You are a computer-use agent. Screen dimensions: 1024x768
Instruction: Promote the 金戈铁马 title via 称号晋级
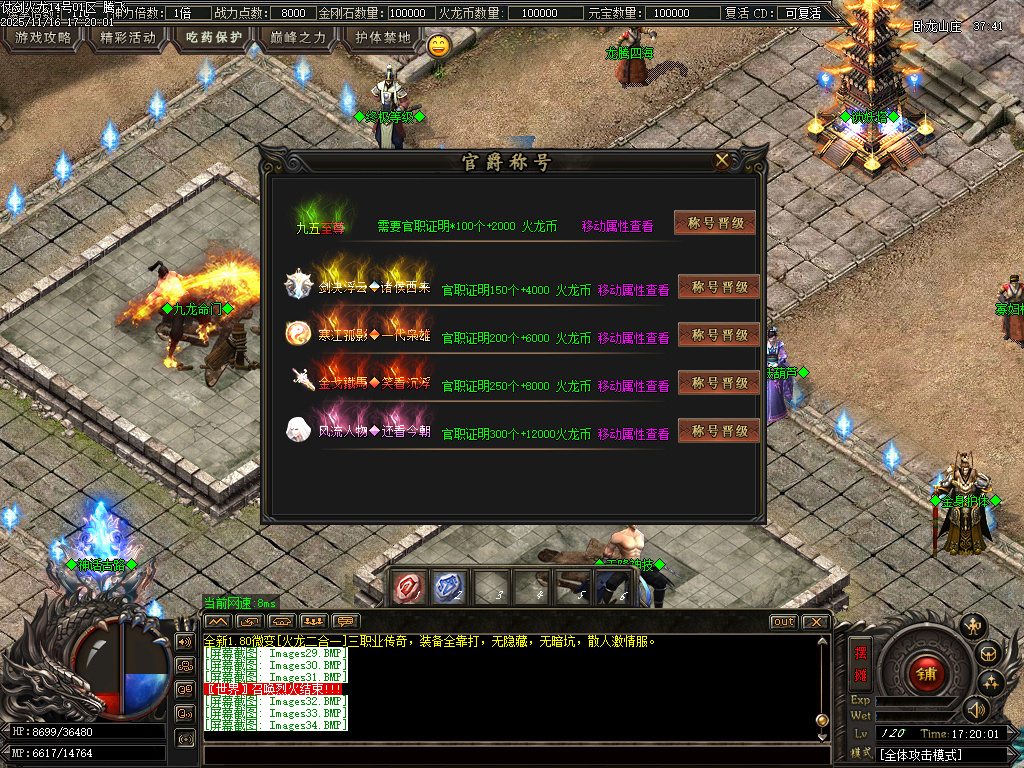tap(719, 383)
